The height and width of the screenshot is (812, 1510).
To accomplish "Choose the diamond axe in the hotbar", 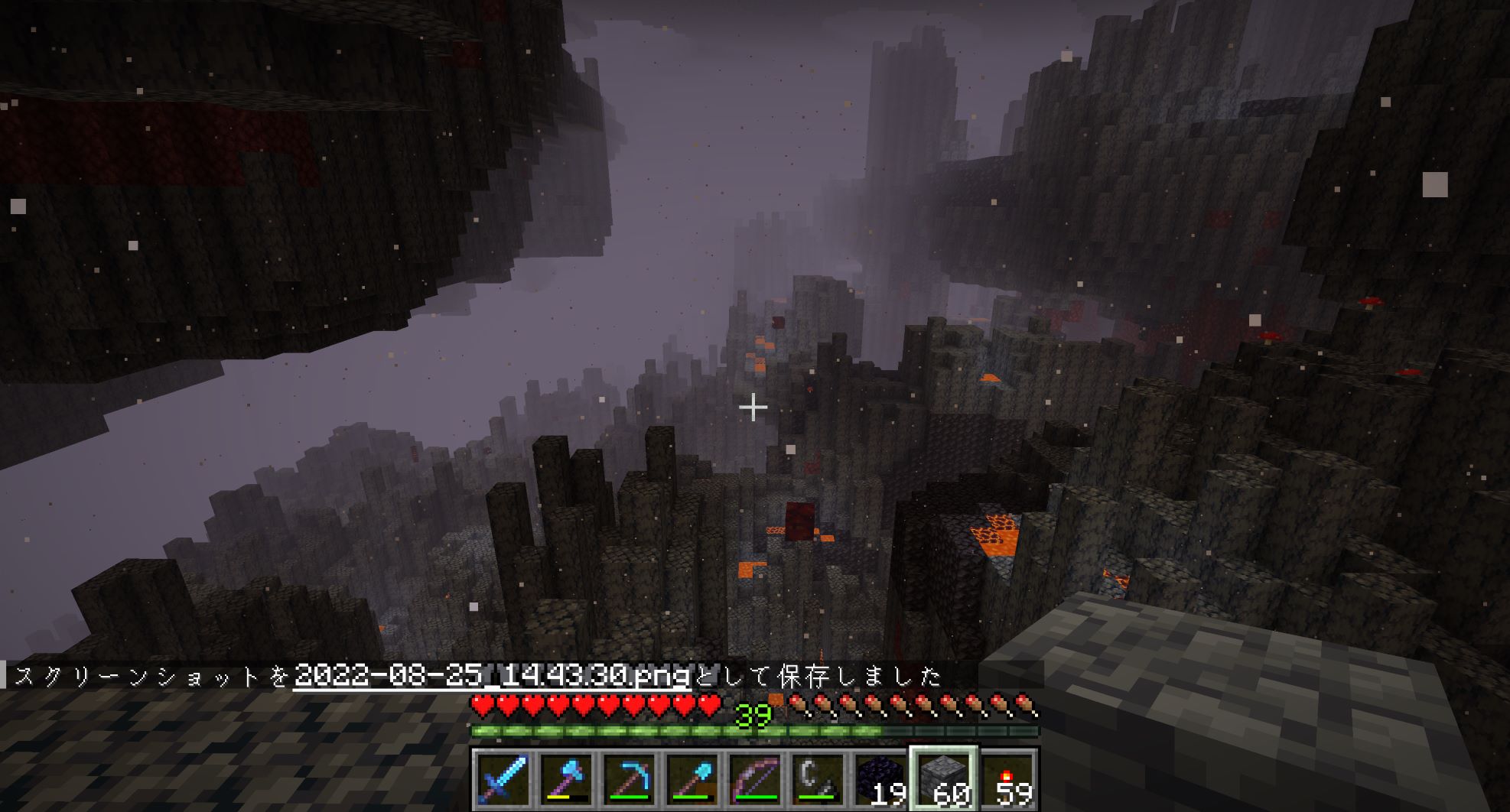I will point(566,779).
